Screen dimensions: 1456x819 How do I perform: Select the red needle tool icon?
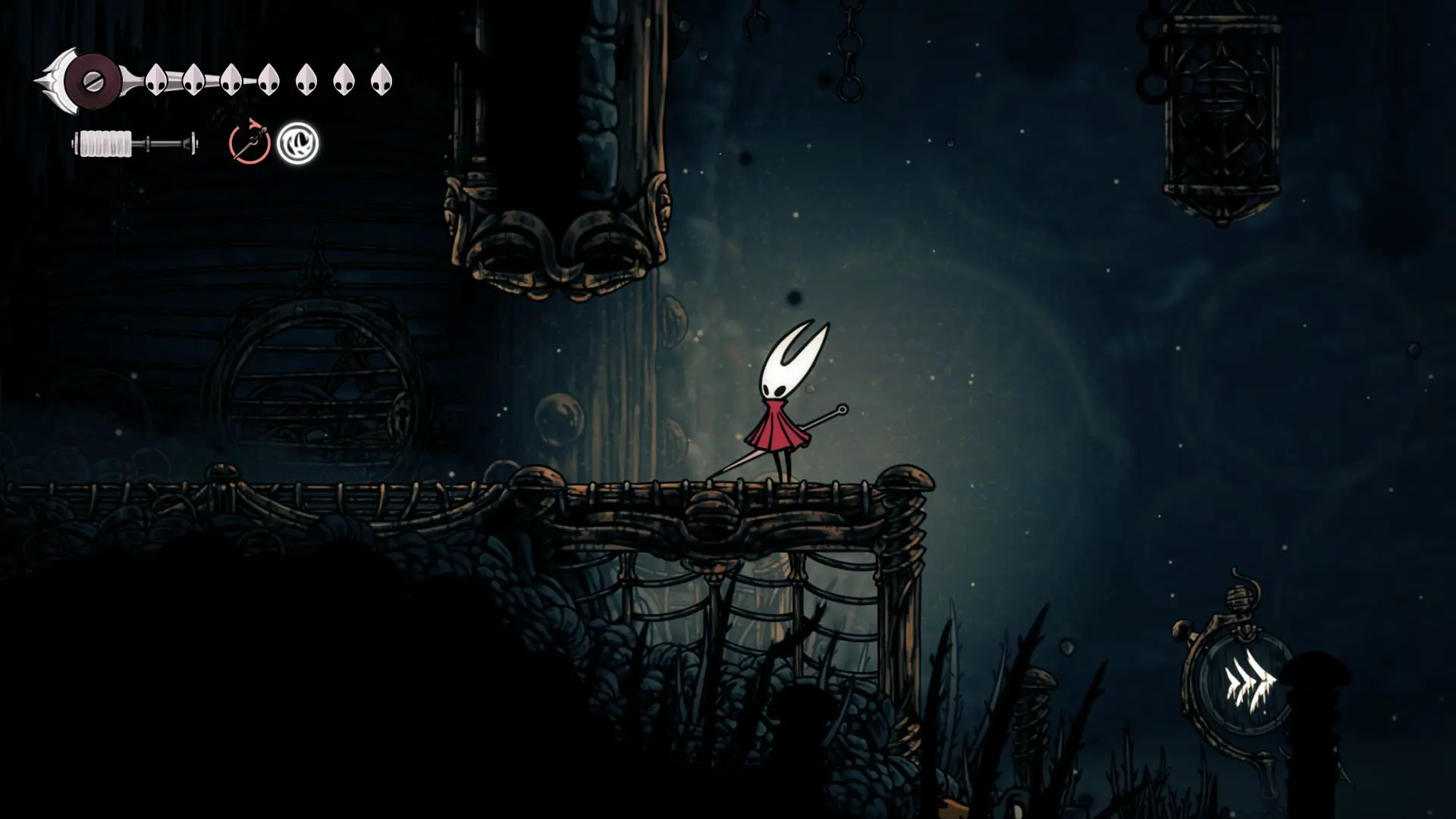coord(249,143)
